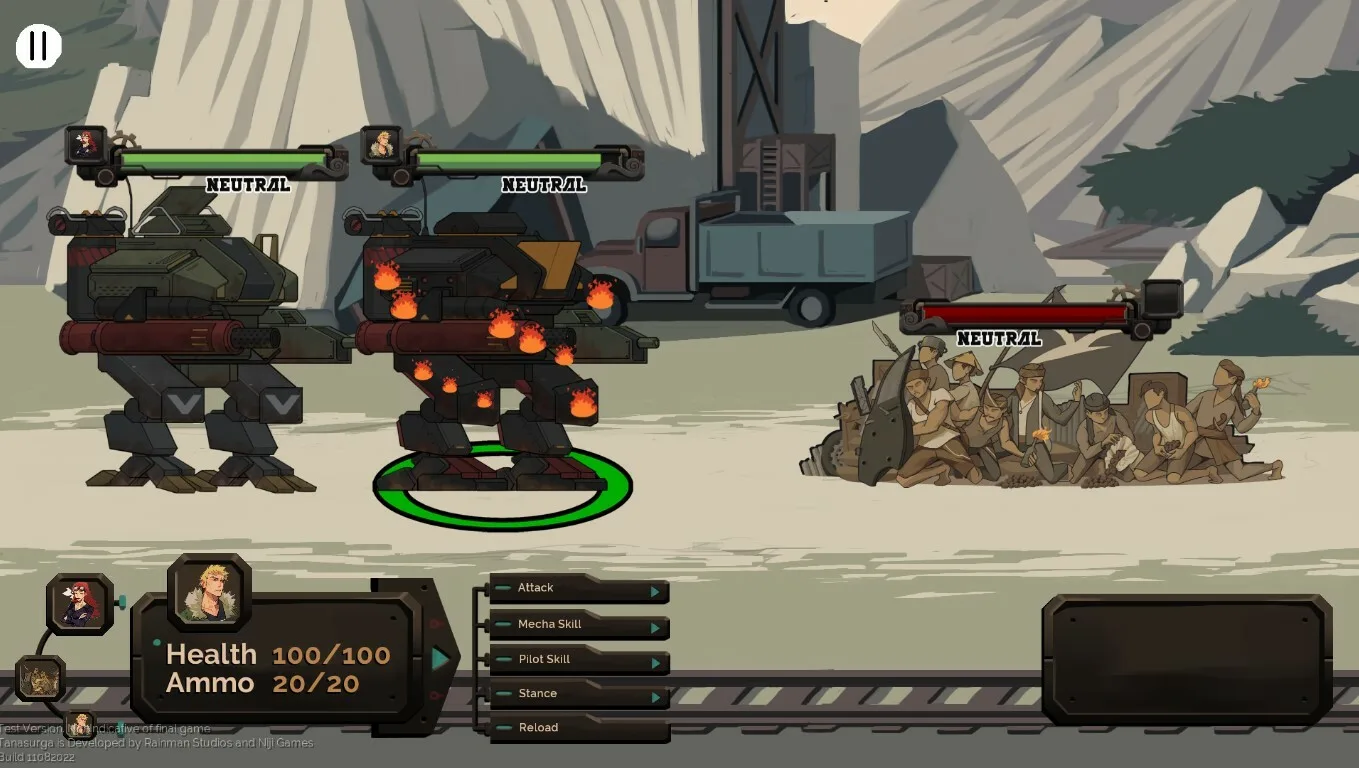Click the blonde pilot portrait above burning mecha
The image size is (1359, 768).
tap(381, 145)
